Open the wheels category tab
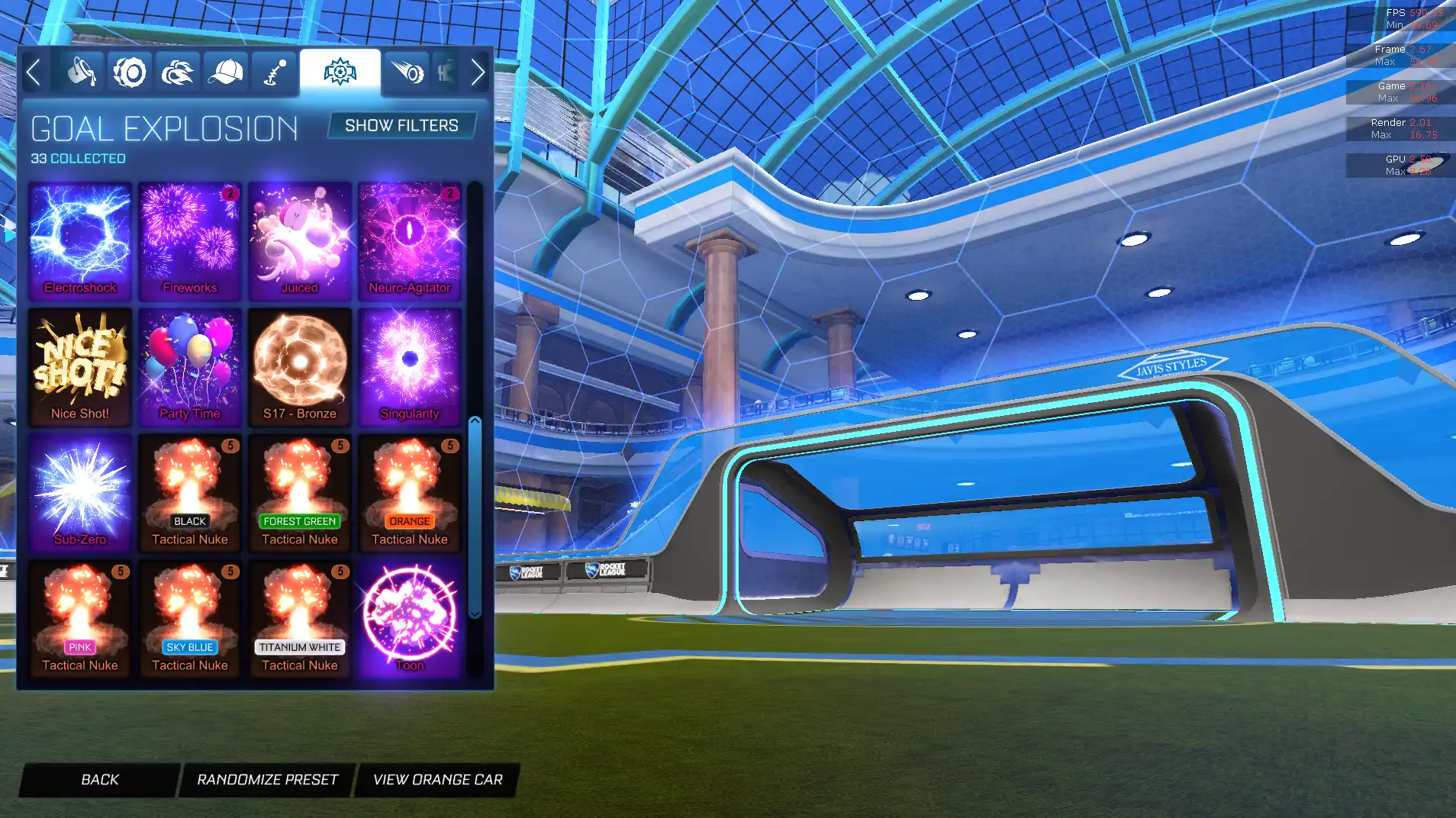The width and height of the screenshot is (1456, 818). tap(130, 72)
